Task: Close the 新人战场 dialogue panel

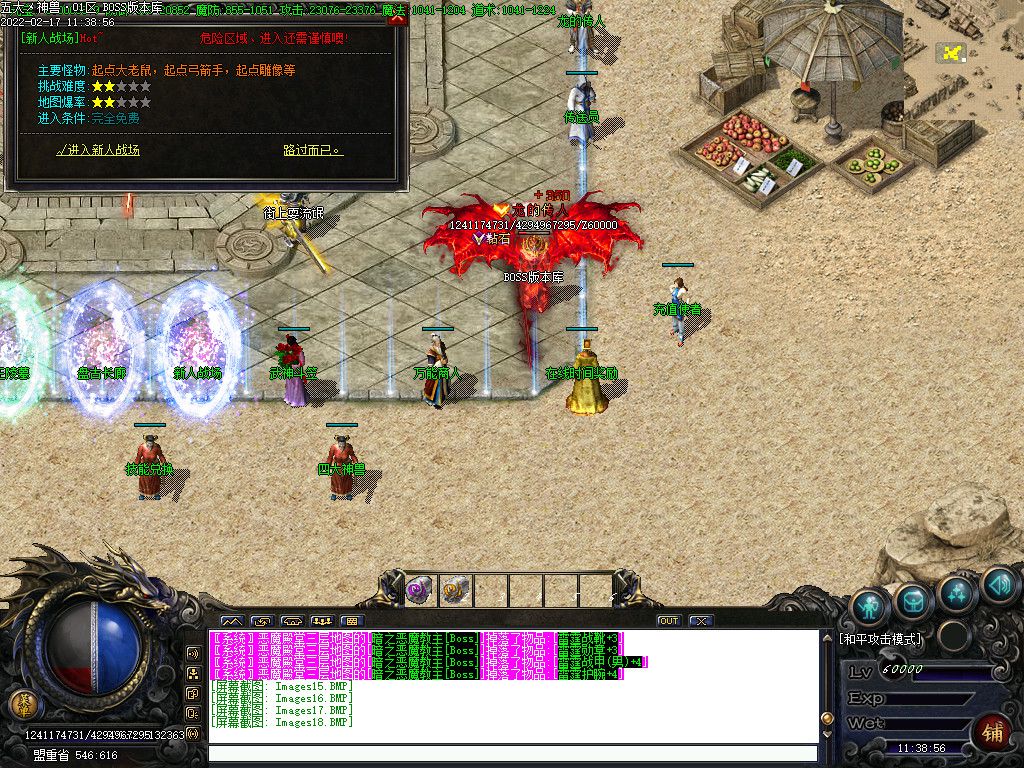Action: (x=398, y=18)
